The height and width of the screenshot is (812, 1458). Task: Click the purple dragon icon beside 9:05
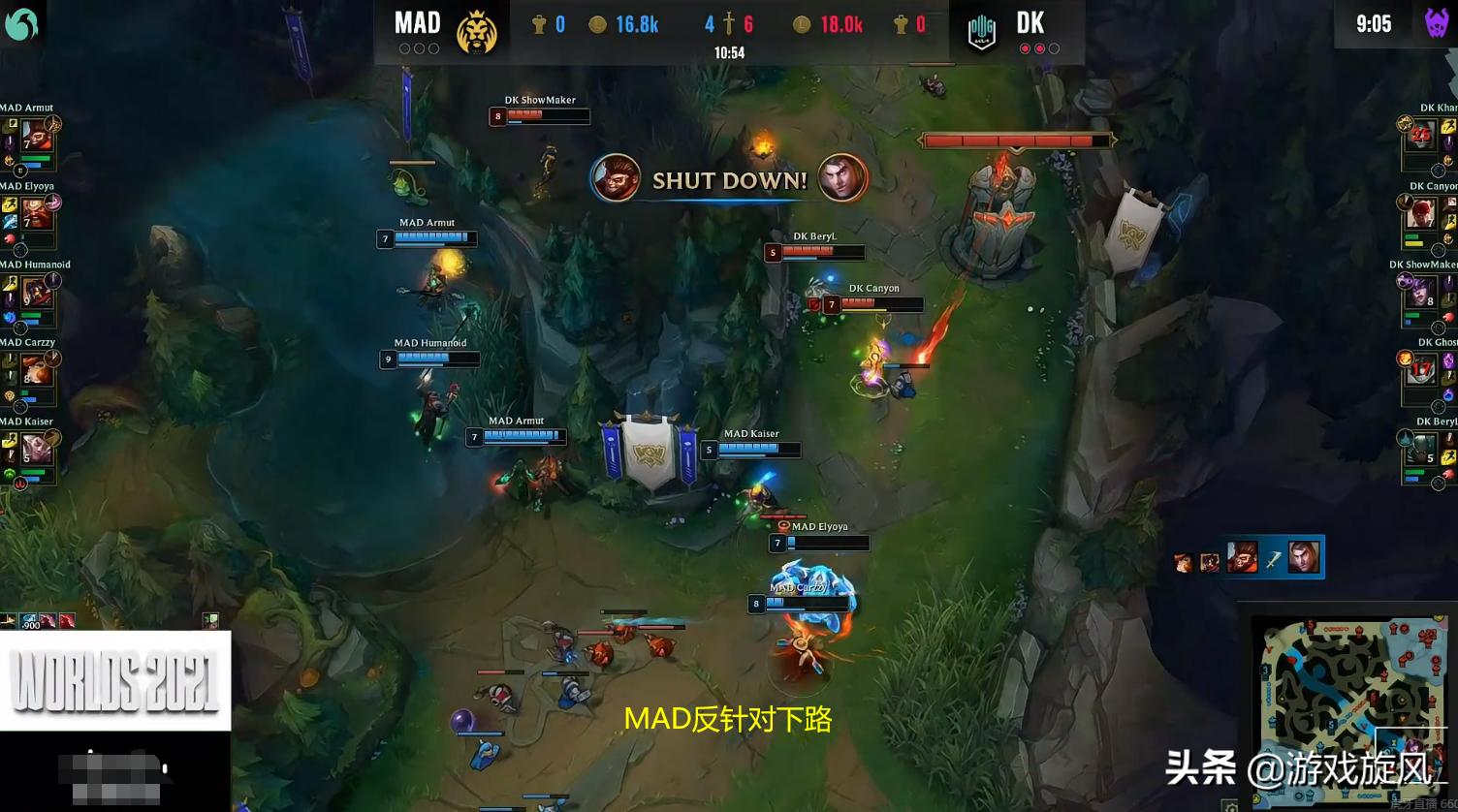[1436, 23]
